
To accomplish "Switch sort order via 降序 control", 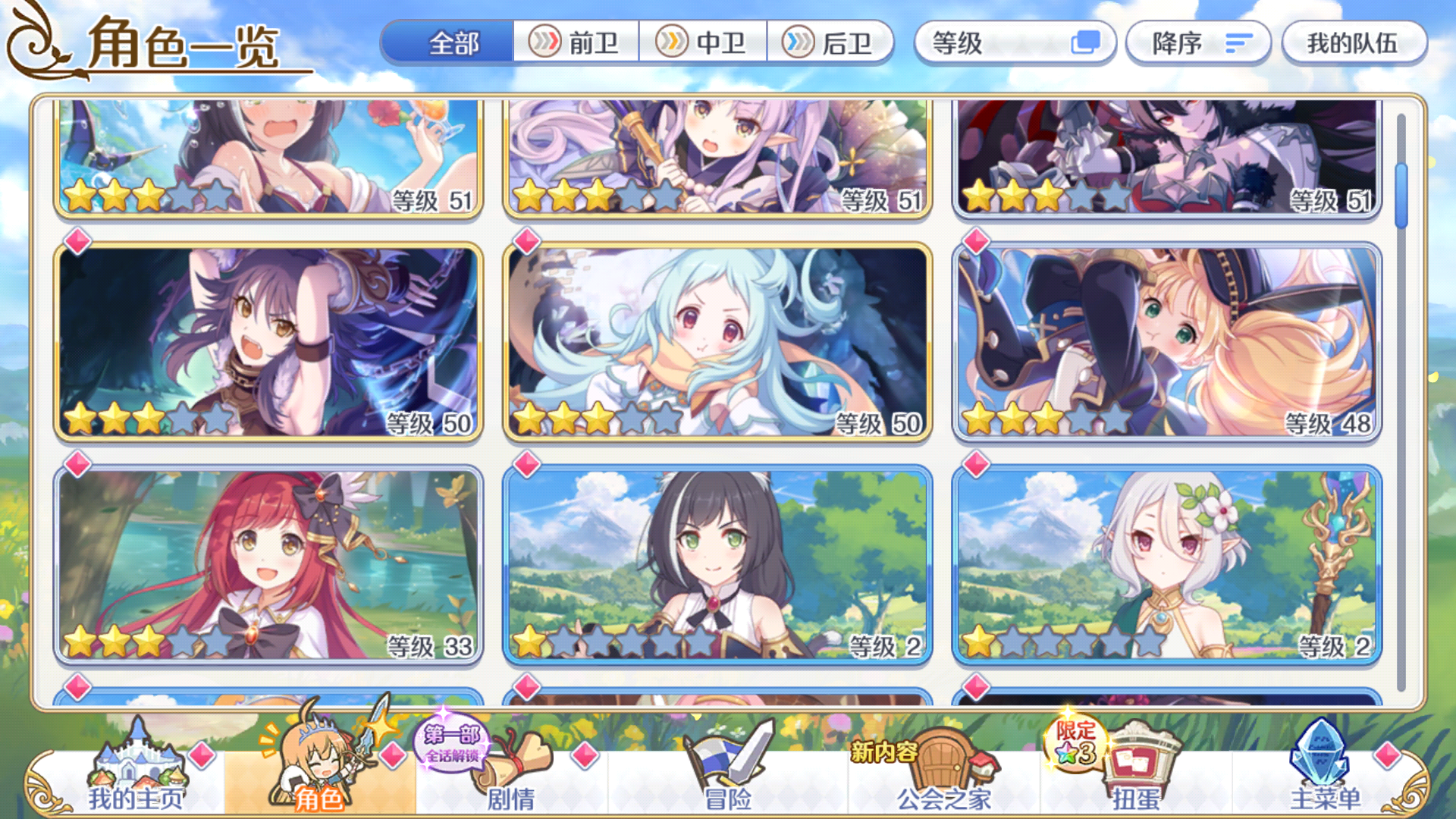I will (1198, 44).
